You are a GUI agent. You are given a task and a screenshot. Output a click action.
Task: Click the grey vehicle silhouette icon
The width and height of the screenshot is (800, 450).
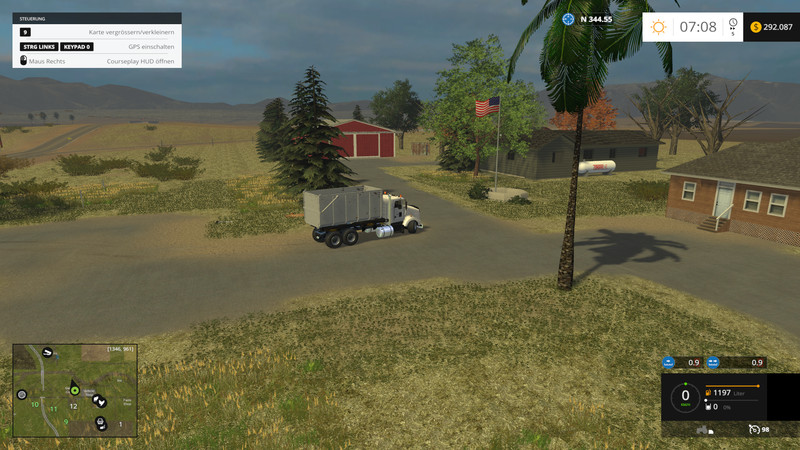coord(704,430)
